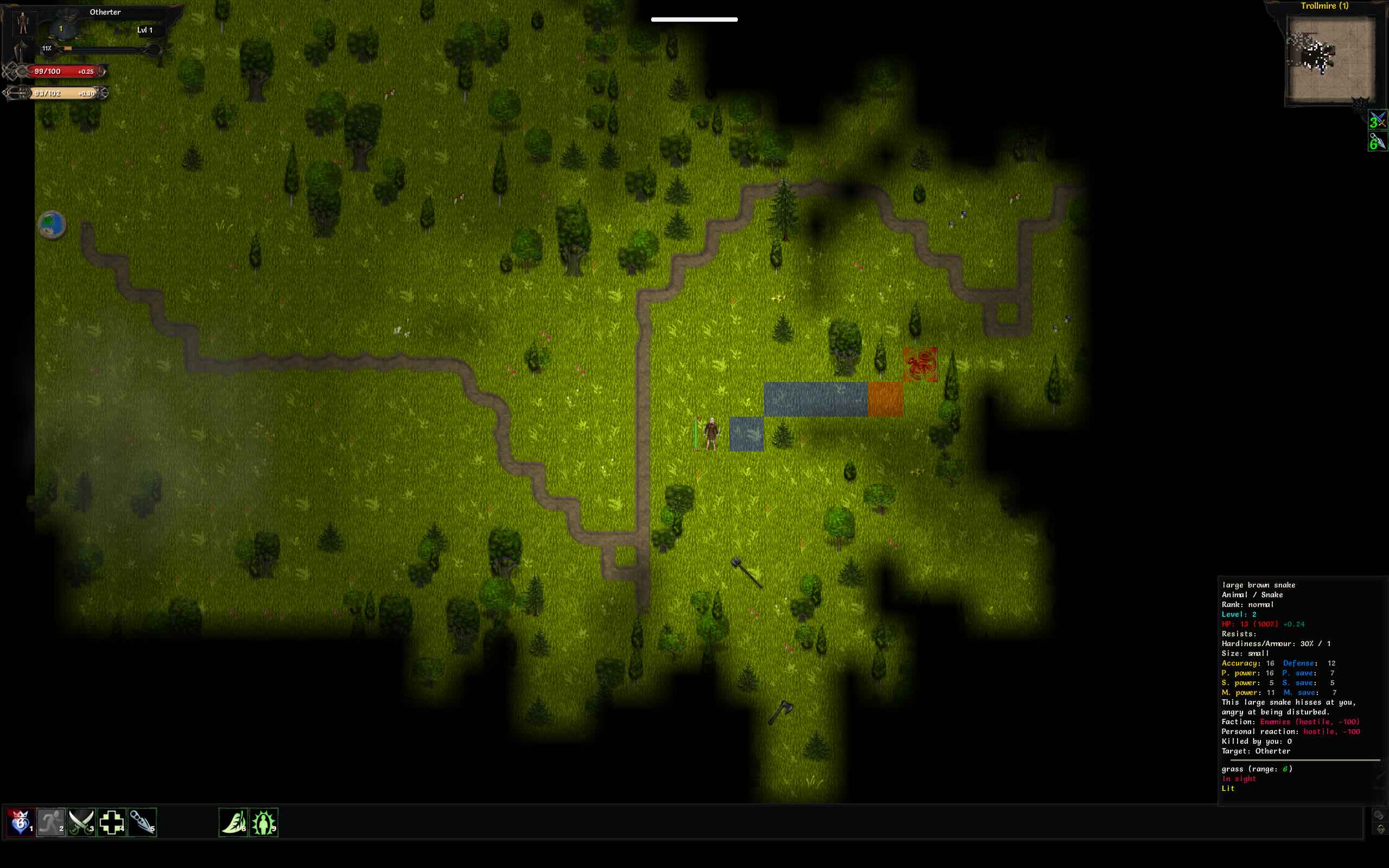Viewport: 1389px width, 868px height.
Task: Click the Otherter nameplate at top-left
Action: click(105, 11)
